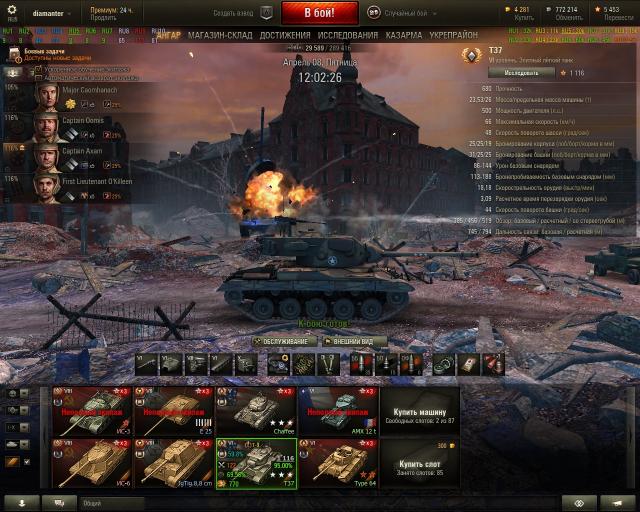This screenshot has height=512, width=640.
Task: Click the Исследовать button for T37
Action: (521, 72)
